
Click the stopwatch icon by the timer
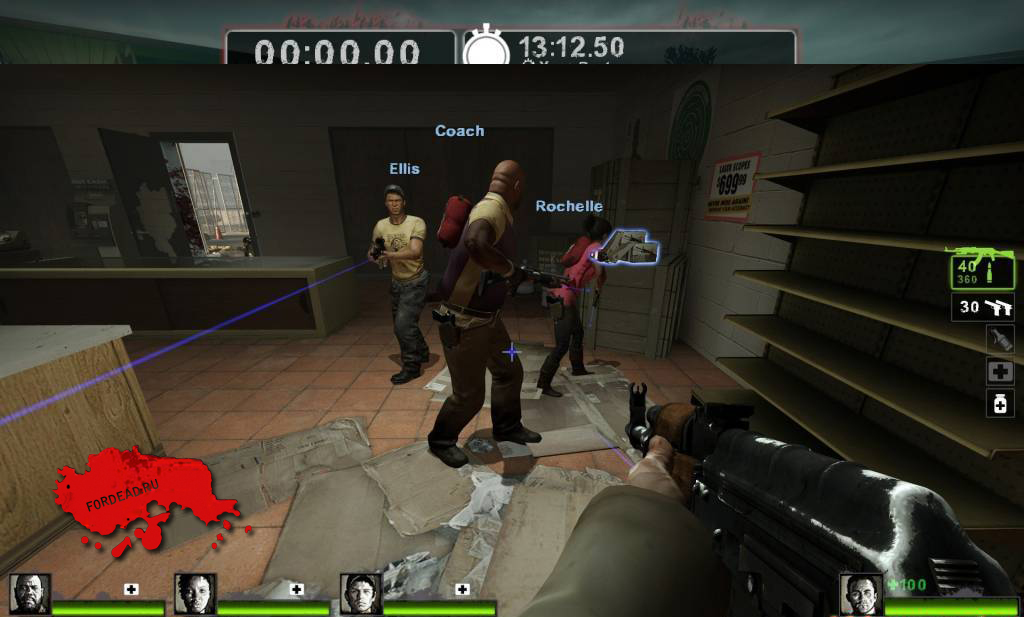click(486, 49)
